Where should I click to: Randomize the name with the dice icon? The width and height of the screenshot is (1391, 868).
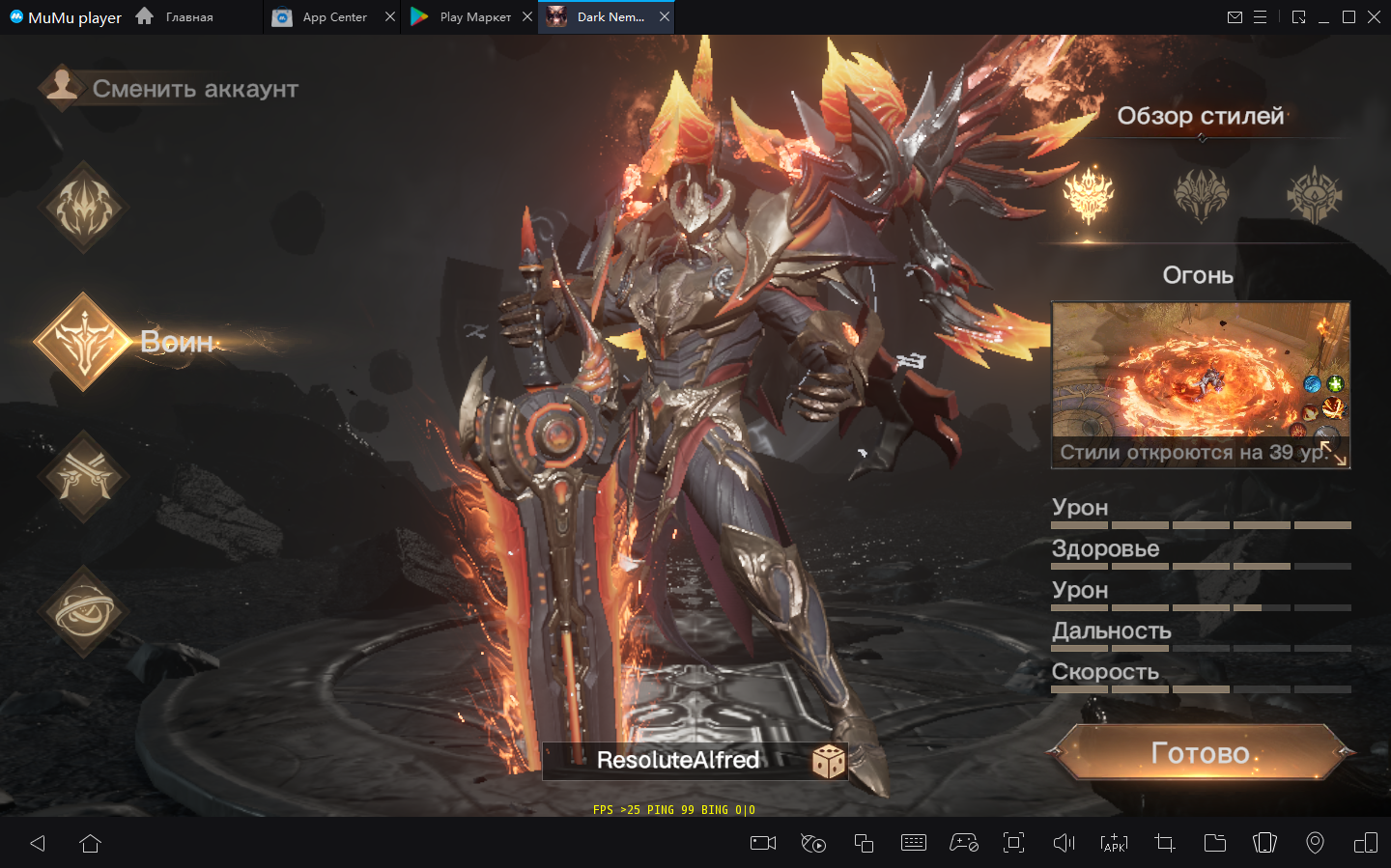[x=828, y=761]
